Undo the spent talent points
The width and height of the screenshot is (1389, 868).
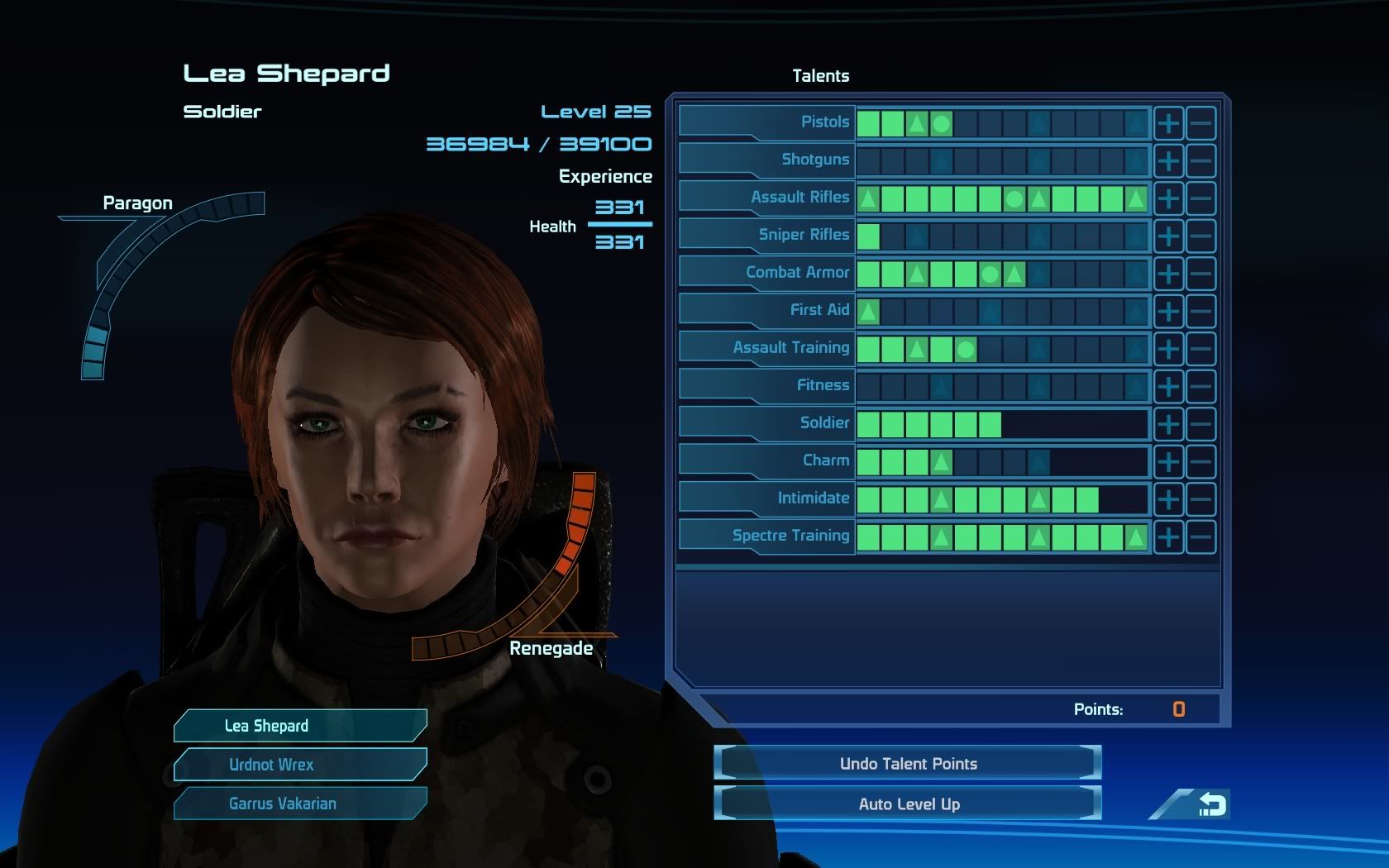908,764
